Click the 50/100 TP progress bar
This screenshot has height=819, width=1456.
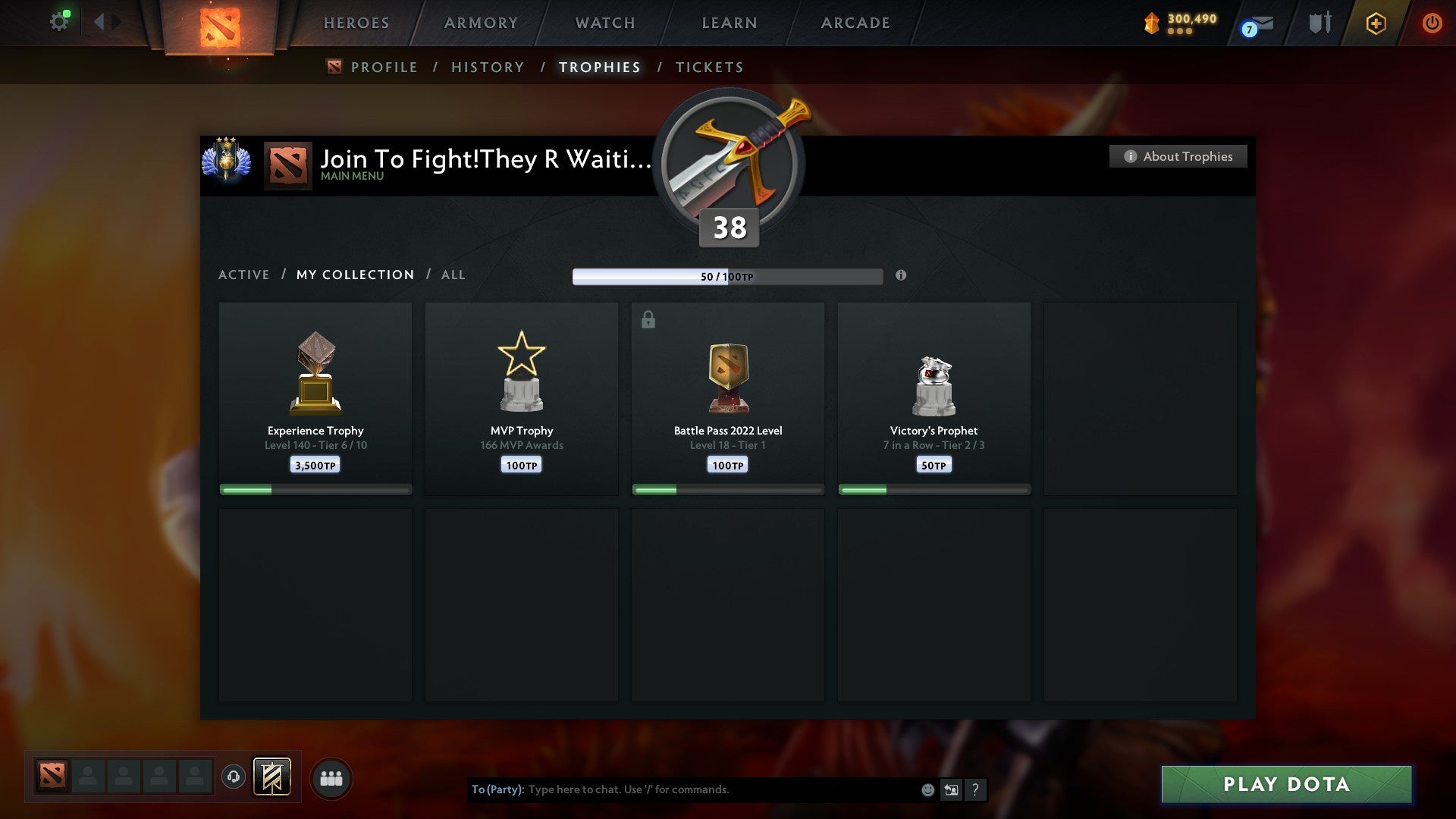(x=727, y=276)
